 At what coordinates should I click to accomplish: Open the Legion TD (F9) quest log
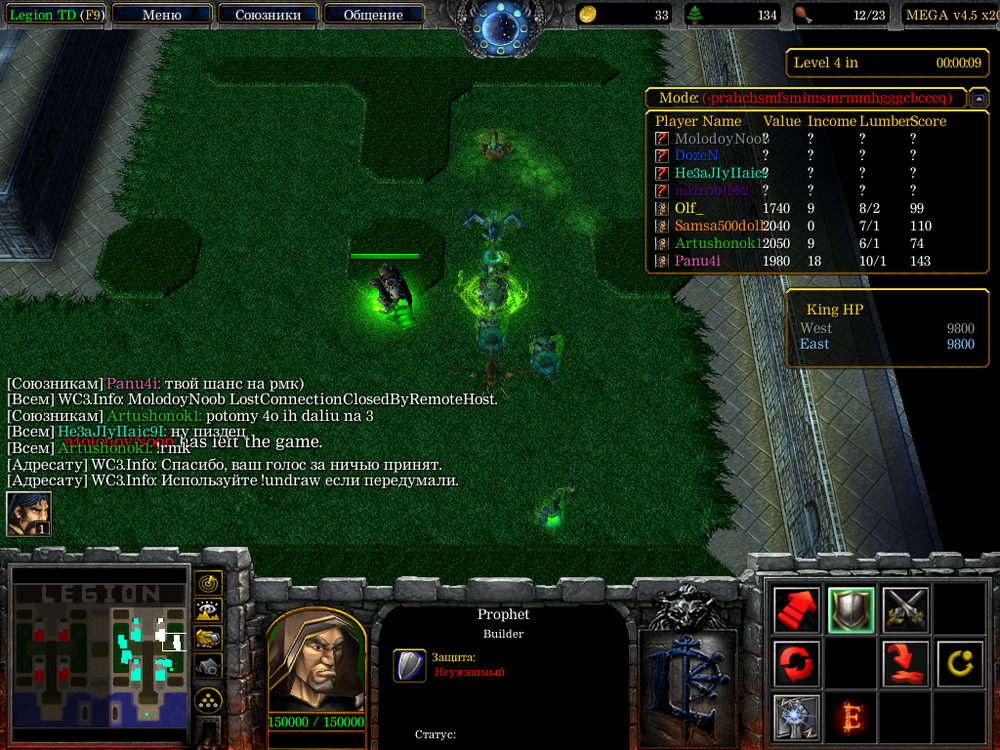[x=54, y=15]
